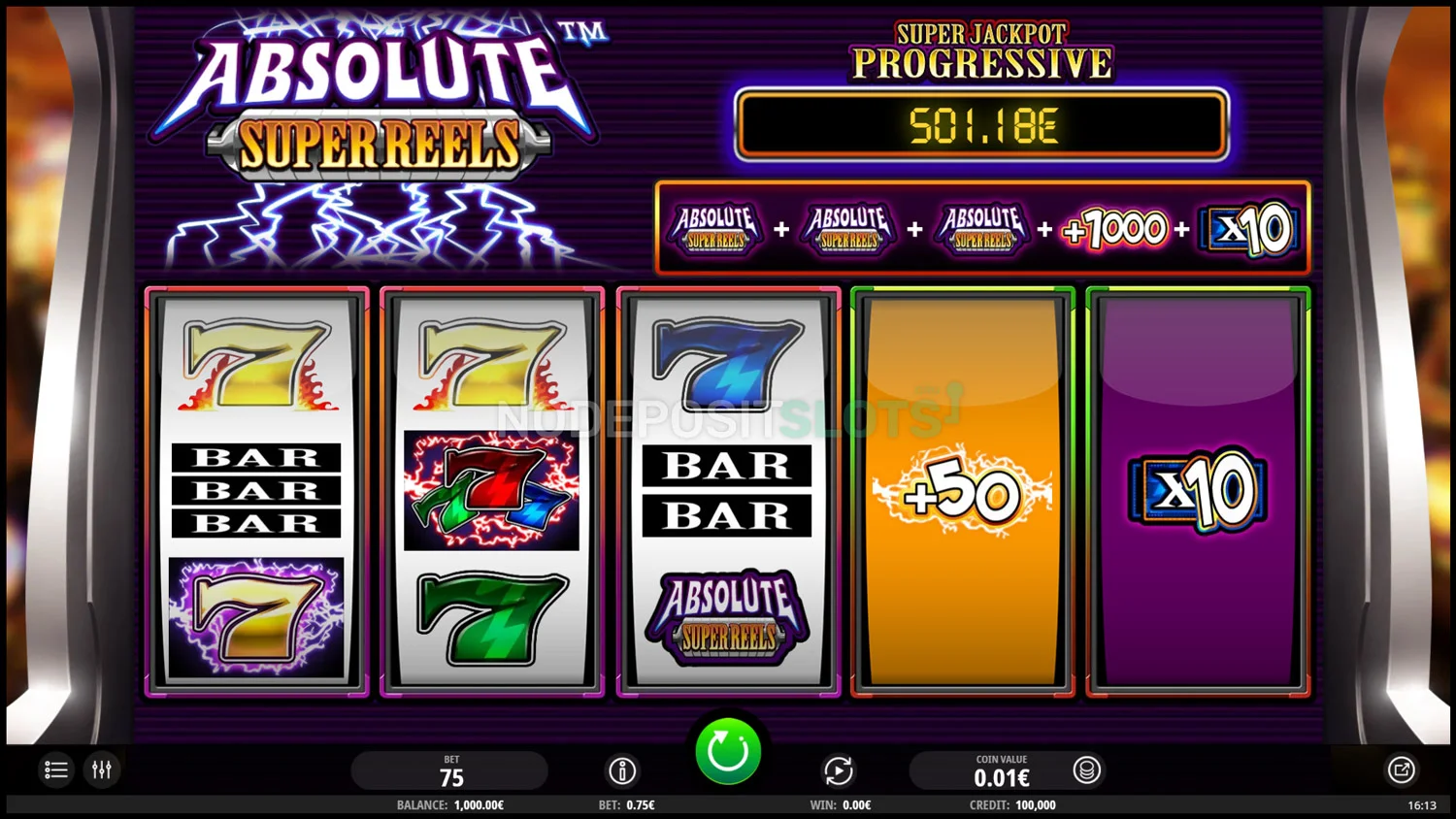The height and width of the screenshot is (819, 1456).
Task: Adjust the coin value 0.01€
Action: 1001,771
